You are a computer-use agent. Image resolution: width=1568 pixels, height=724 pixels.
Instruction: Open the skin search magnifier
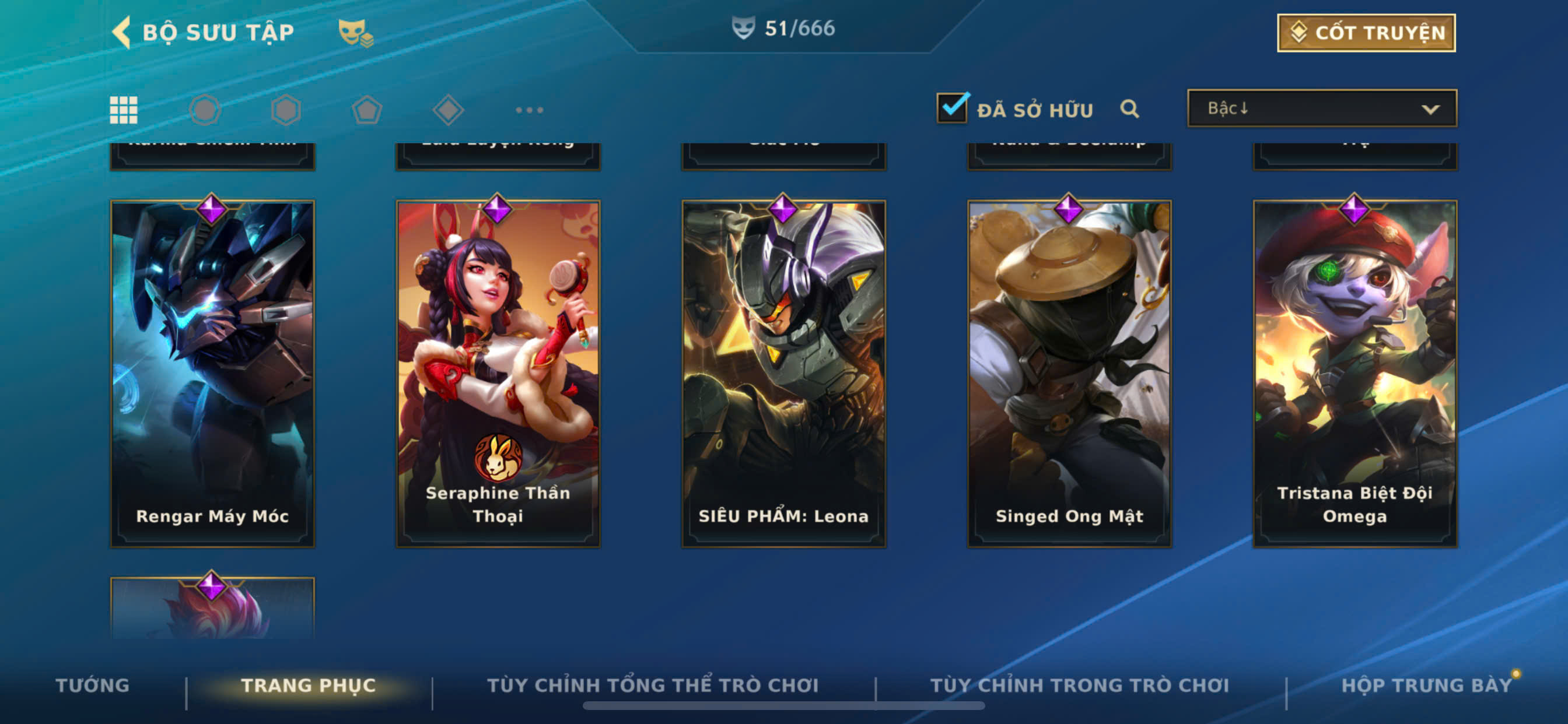click(1129, 109)
